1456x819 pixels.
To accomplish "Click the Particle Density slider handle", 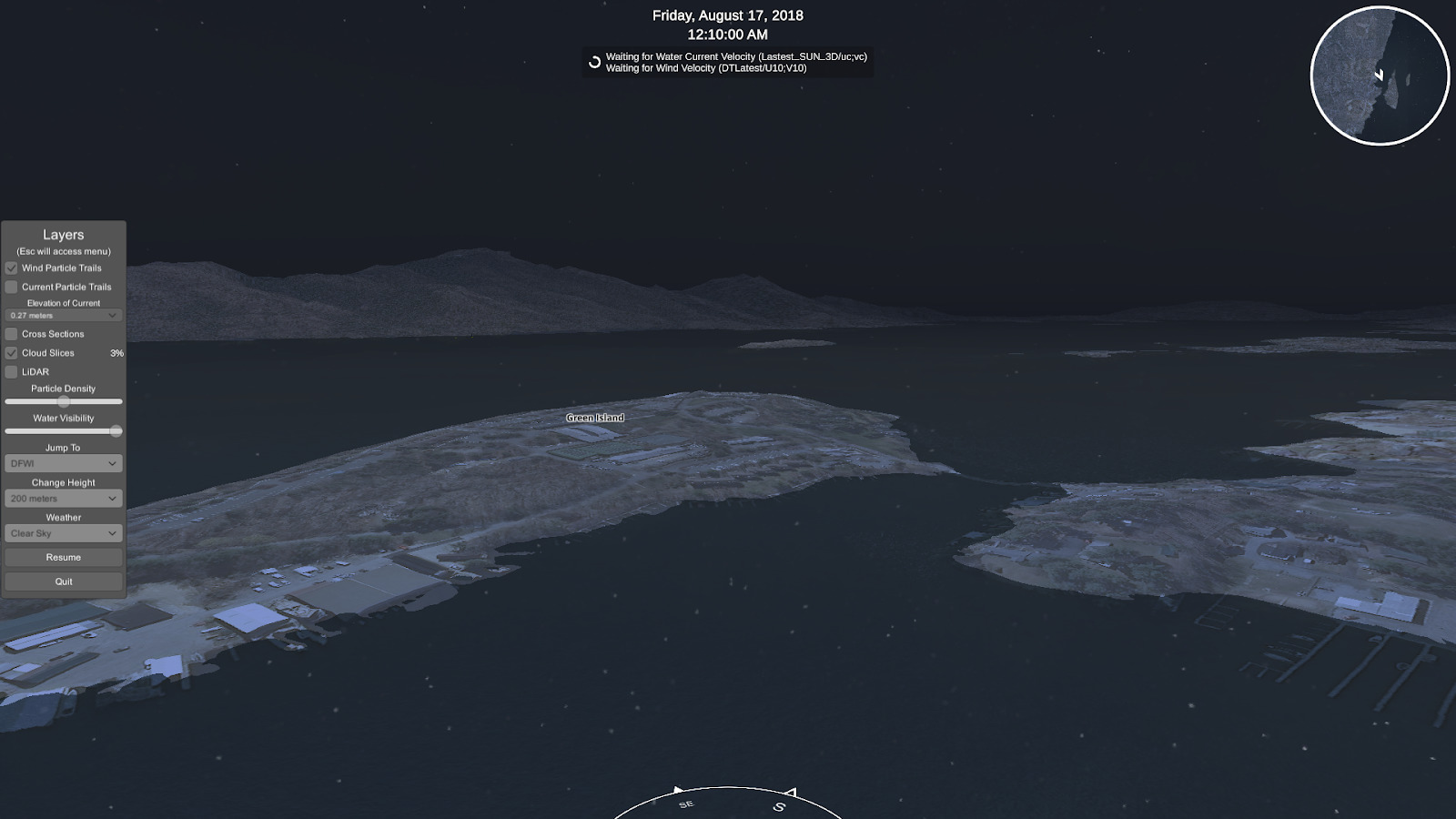I will tap(64, 401).
